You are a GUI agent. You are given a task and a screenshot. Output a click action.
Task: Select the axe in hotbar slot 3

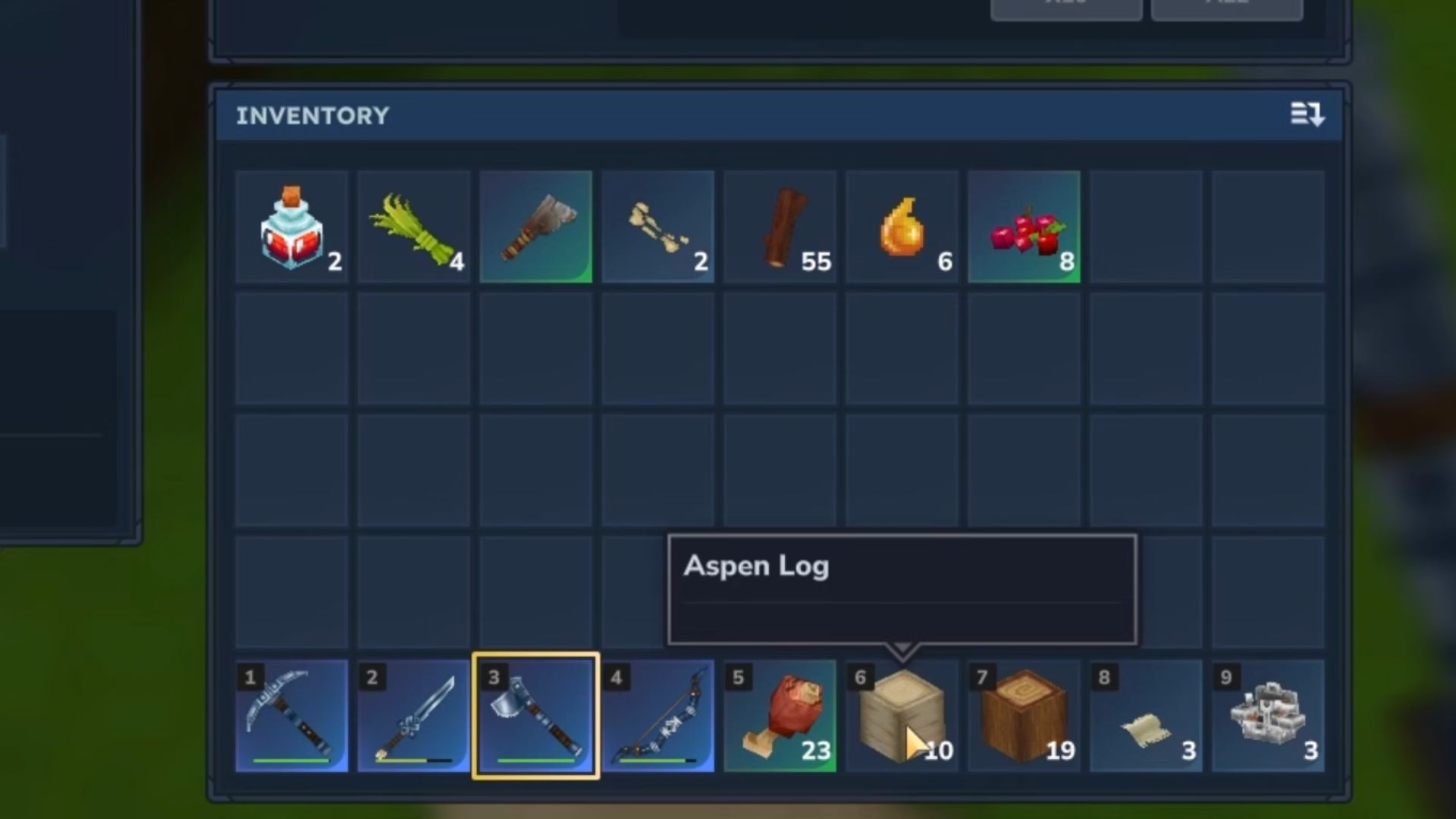click(535, 716)
